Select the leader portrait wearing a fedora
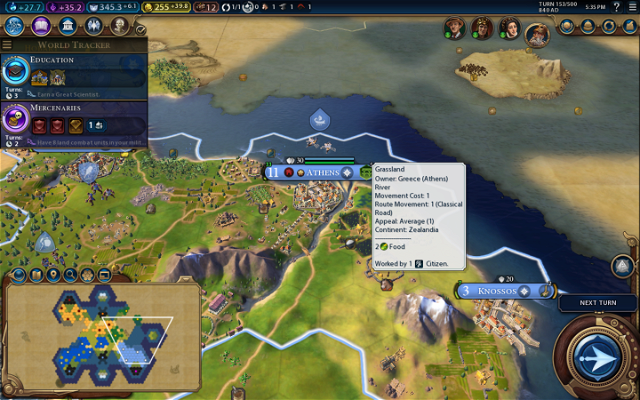Viewport: 640px width, 400px height. [x=455, y=28]
